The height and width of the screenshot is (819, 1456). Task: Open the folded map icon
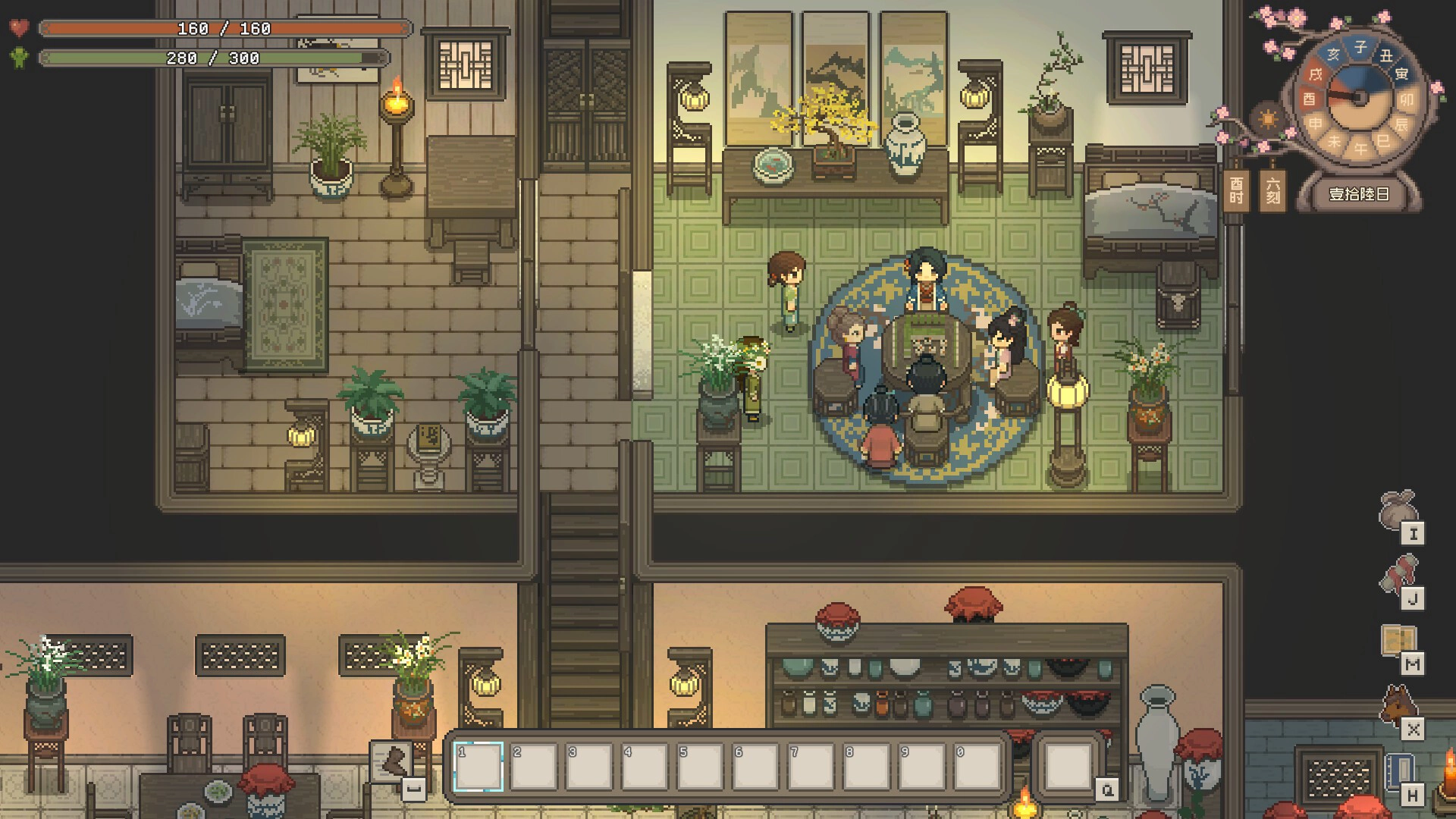1398,641
